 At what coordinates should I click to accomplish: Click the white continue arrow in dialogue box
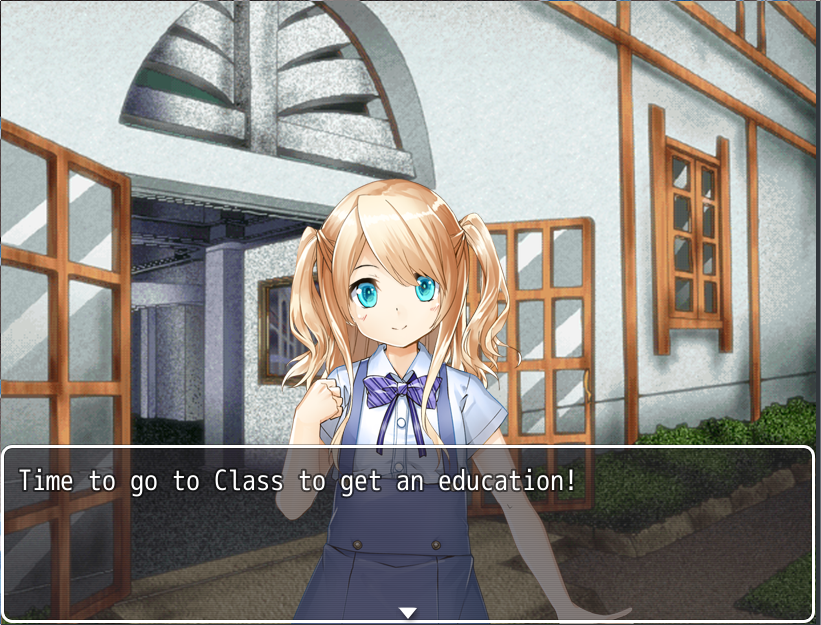coord(407,612)
